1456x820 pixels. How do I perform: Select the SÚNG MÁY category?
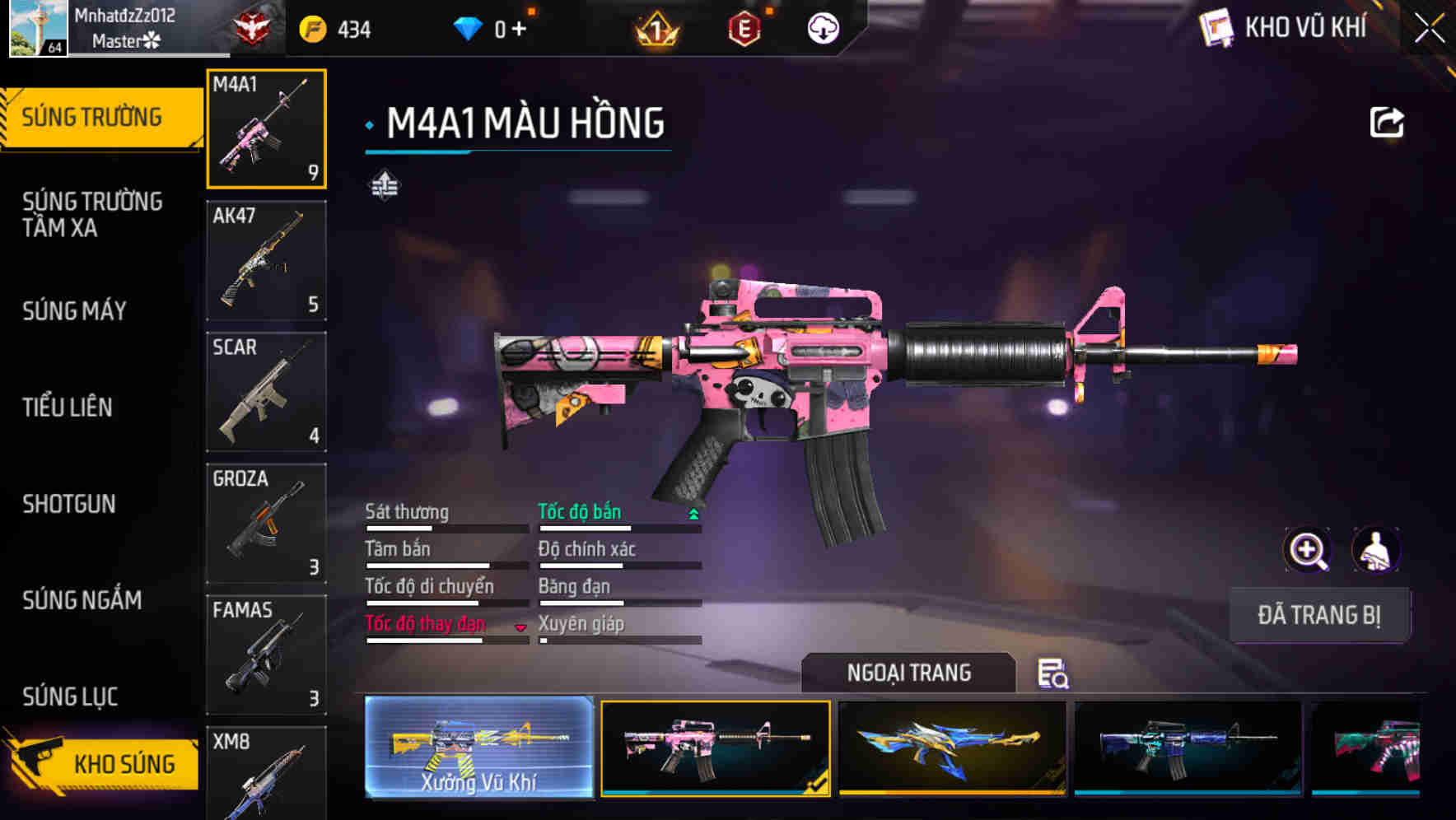74,311
